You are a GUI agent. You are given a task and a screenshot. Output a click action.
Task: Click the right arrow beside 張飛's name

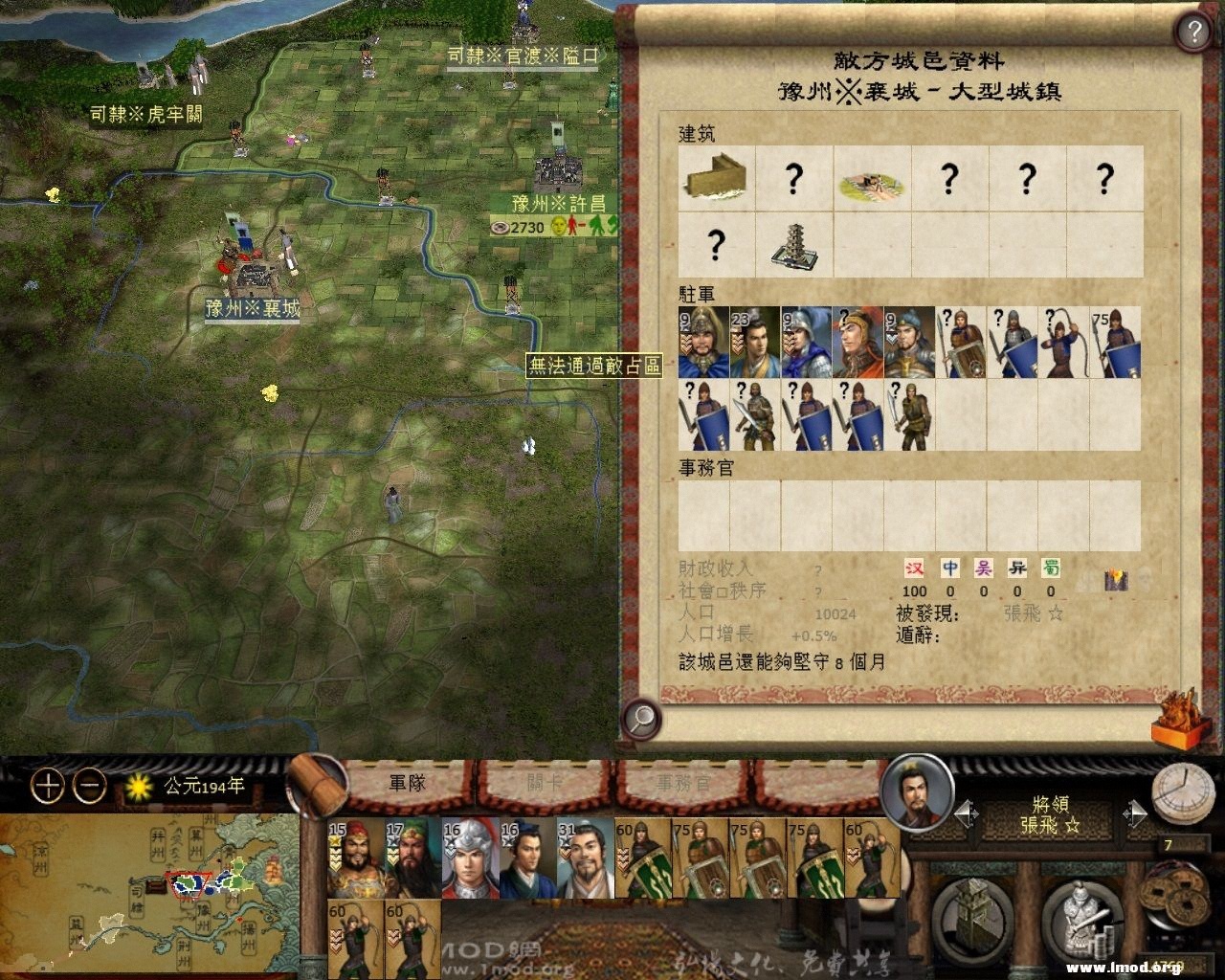[x=1136, y=811]
